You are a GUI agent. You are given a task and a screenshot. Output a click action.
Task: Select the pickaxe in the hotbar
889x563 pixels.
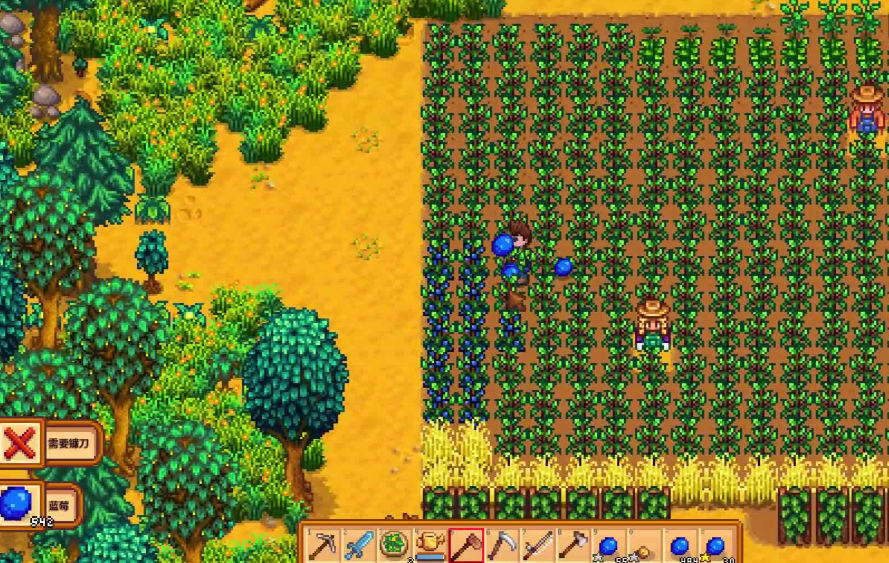pyautogui.click(x=324, y=546)
